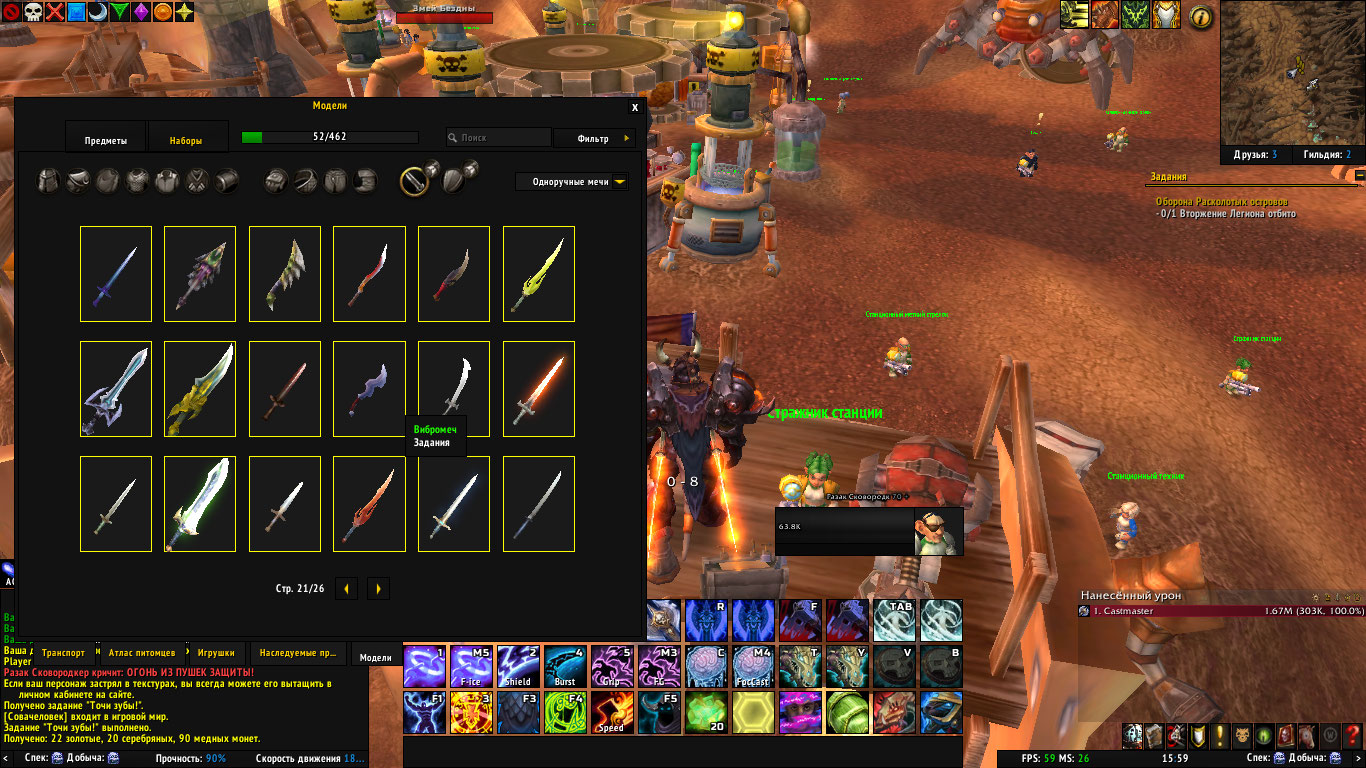Viewport: 1366px width, 768px height.
Task: Open the Фильтр menu
Action: [598, 138]
